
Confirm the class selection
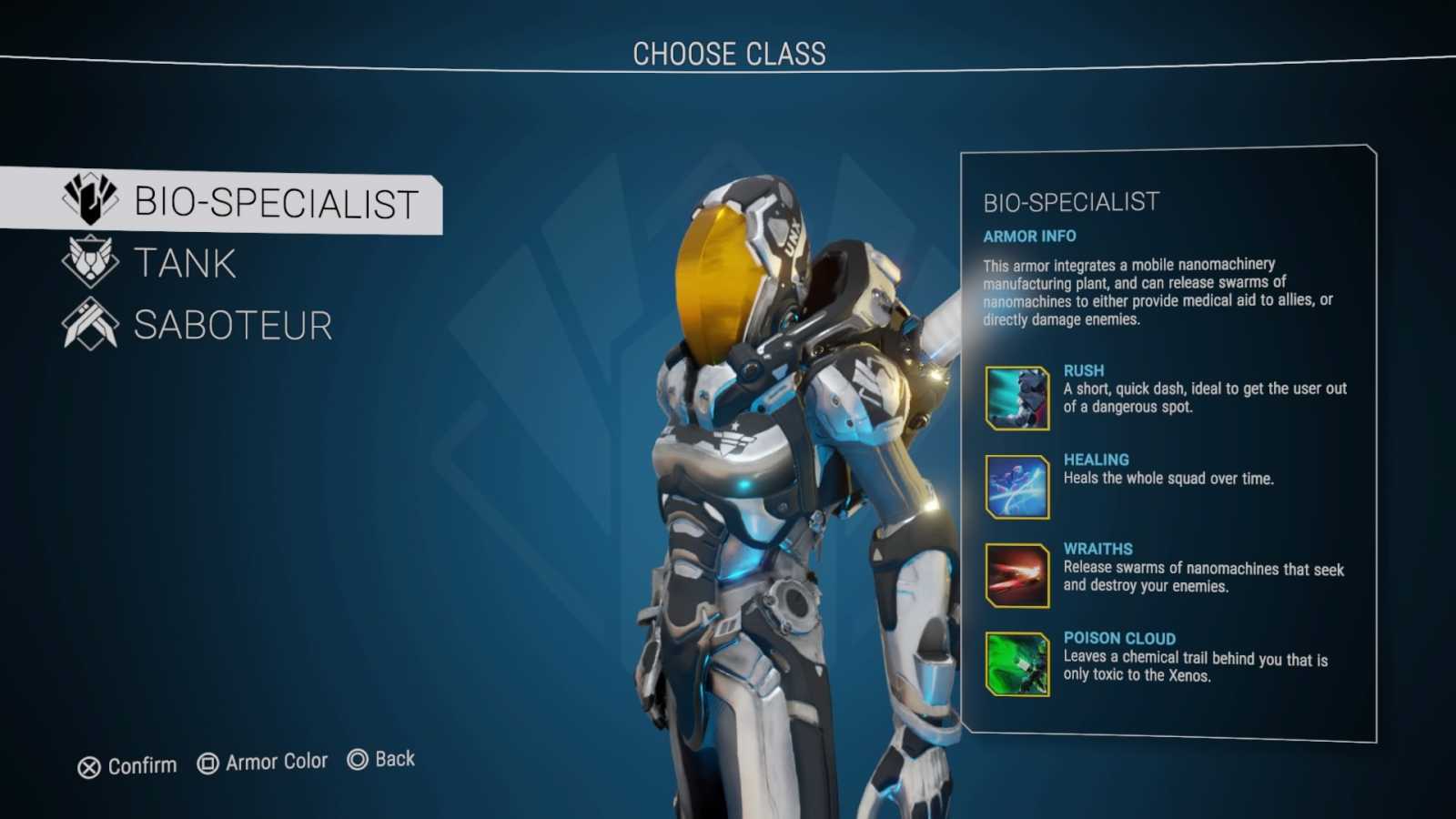tap(128, 766)
